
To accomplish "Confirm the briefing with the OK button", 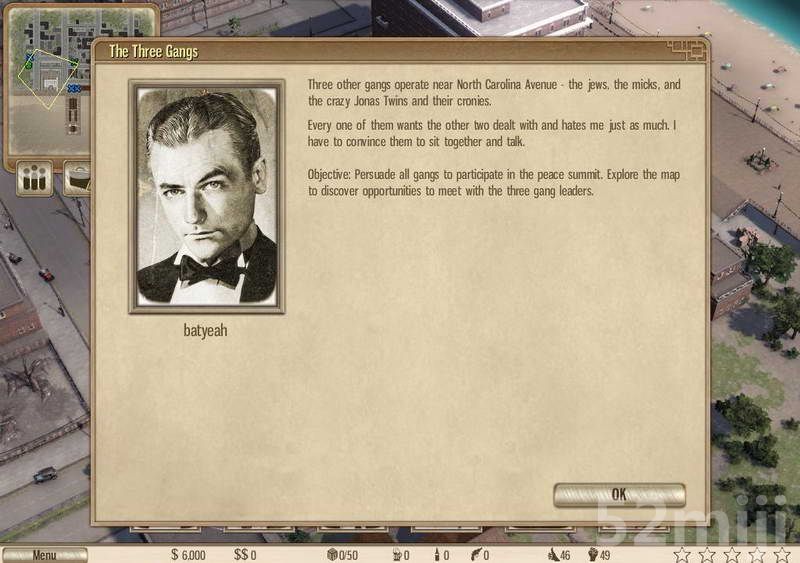I will (619, 494).
